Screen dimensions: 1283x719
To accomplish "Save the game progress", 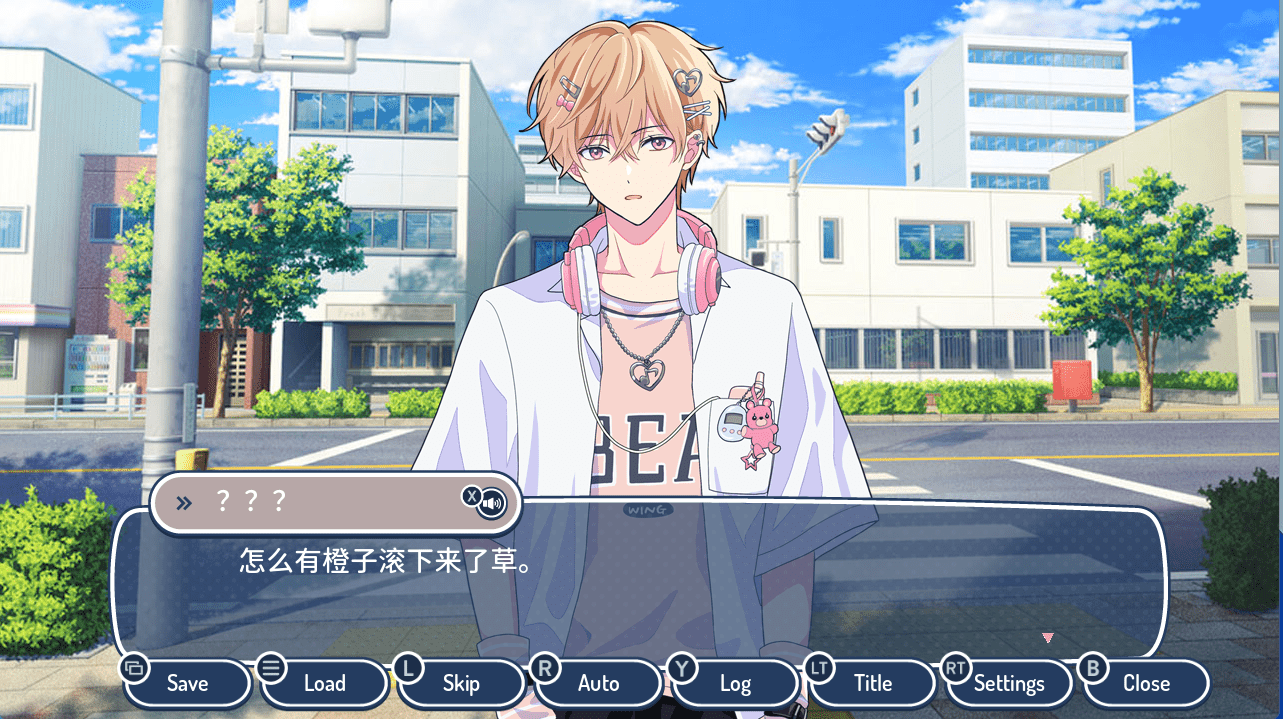I will pyautogui.click(x=187, y=684).
